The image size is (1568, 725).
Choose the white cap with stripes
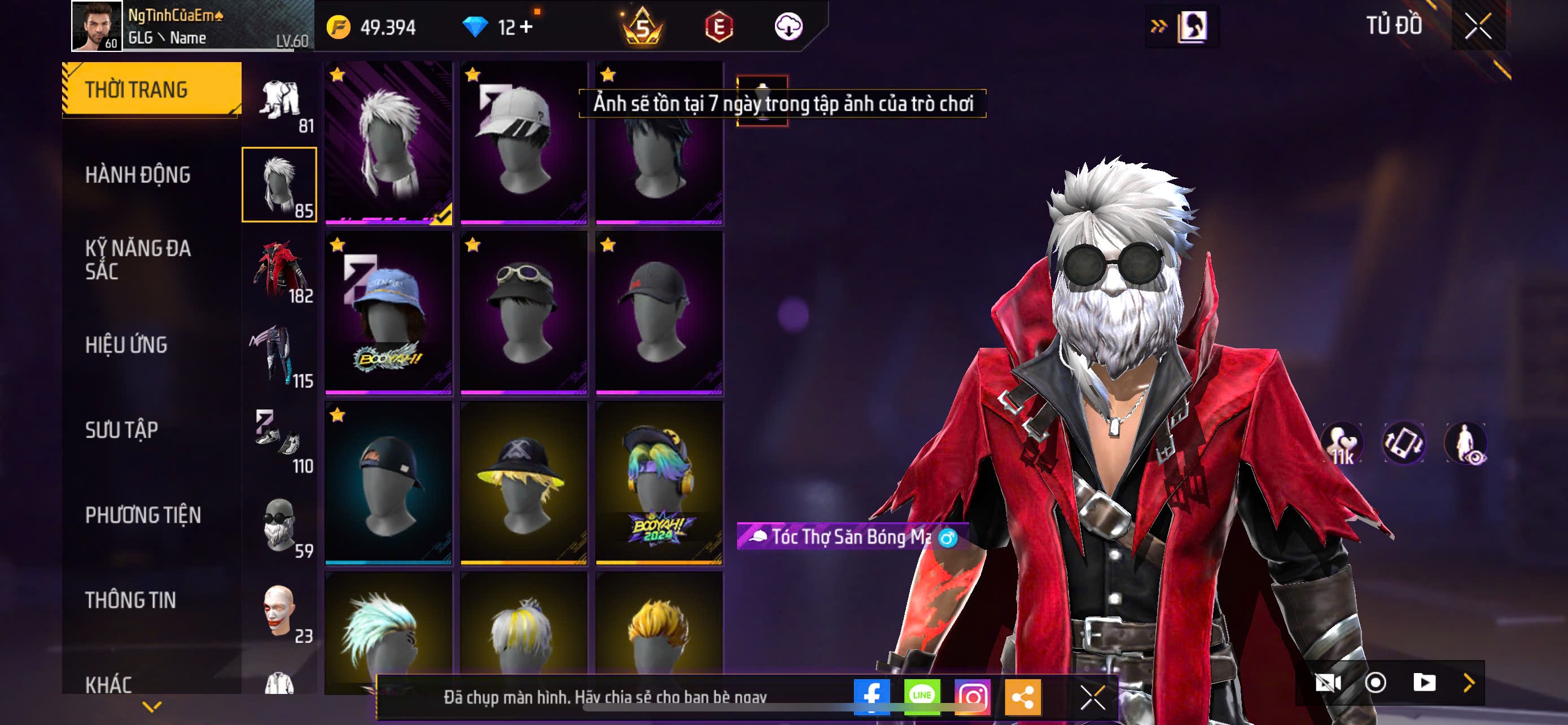pos(523,143)
